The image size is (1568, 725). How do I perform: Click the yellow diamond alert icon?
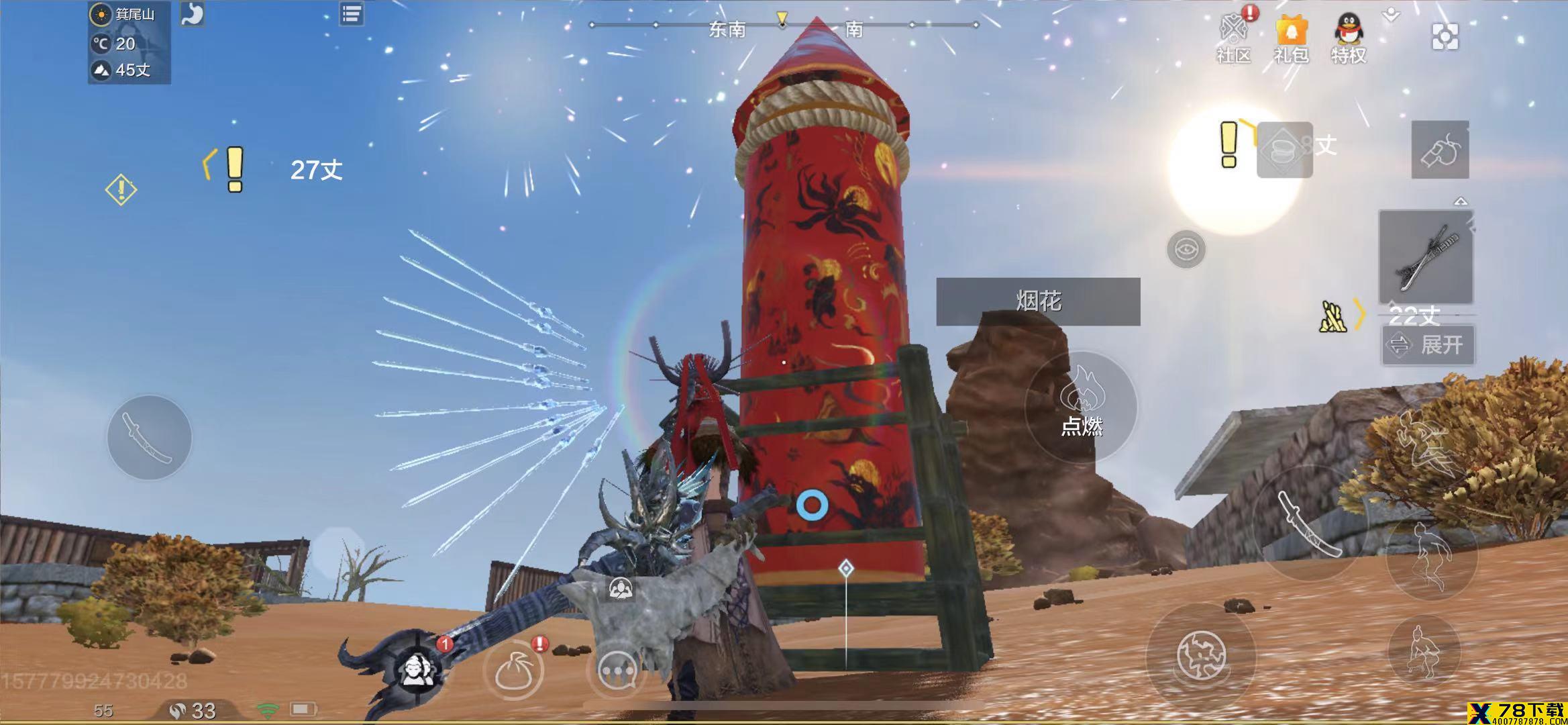(121, 190)
